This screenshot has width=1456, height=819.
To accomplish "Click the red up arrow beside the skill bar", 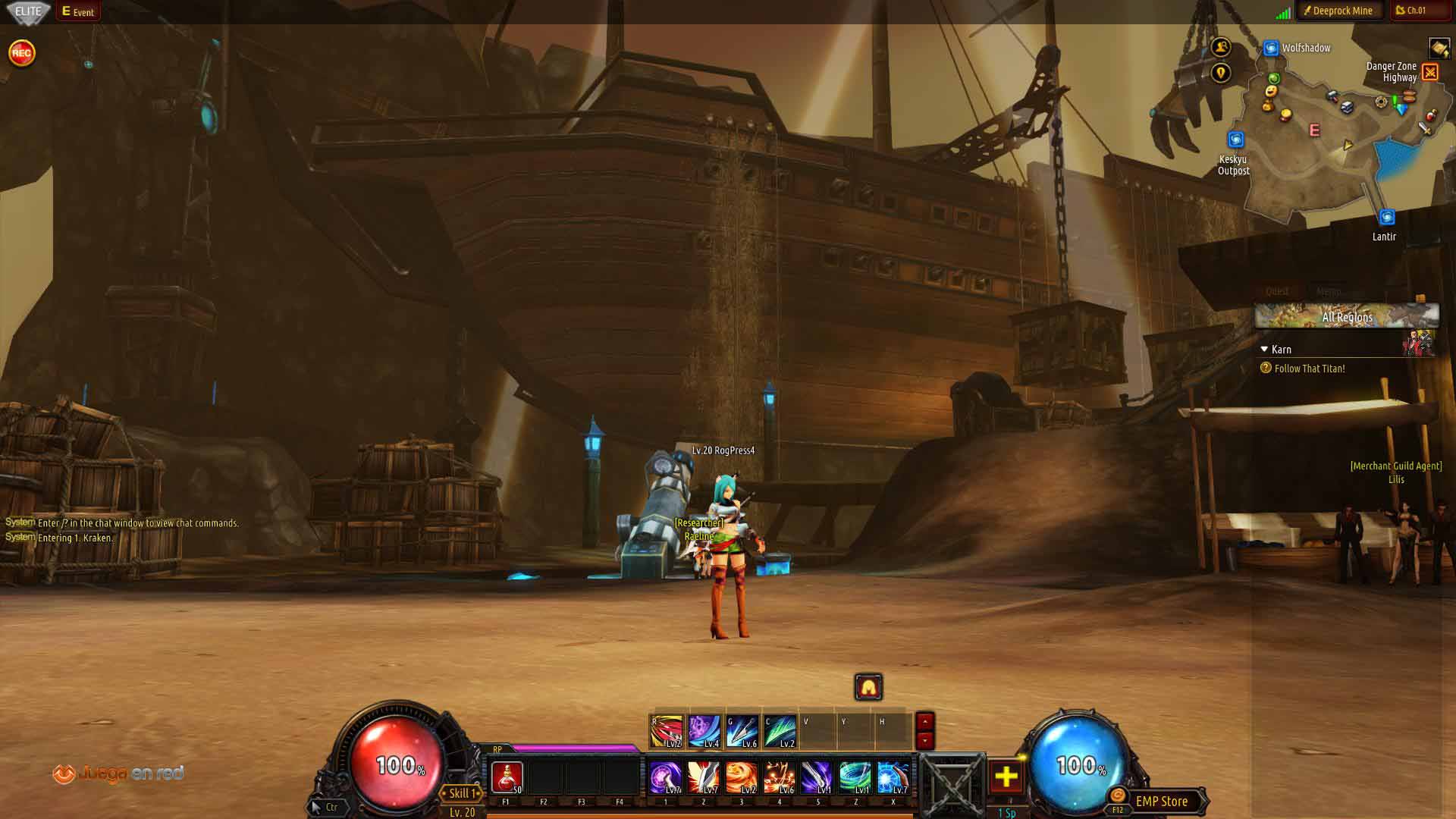I will click(x=924, y=722).
